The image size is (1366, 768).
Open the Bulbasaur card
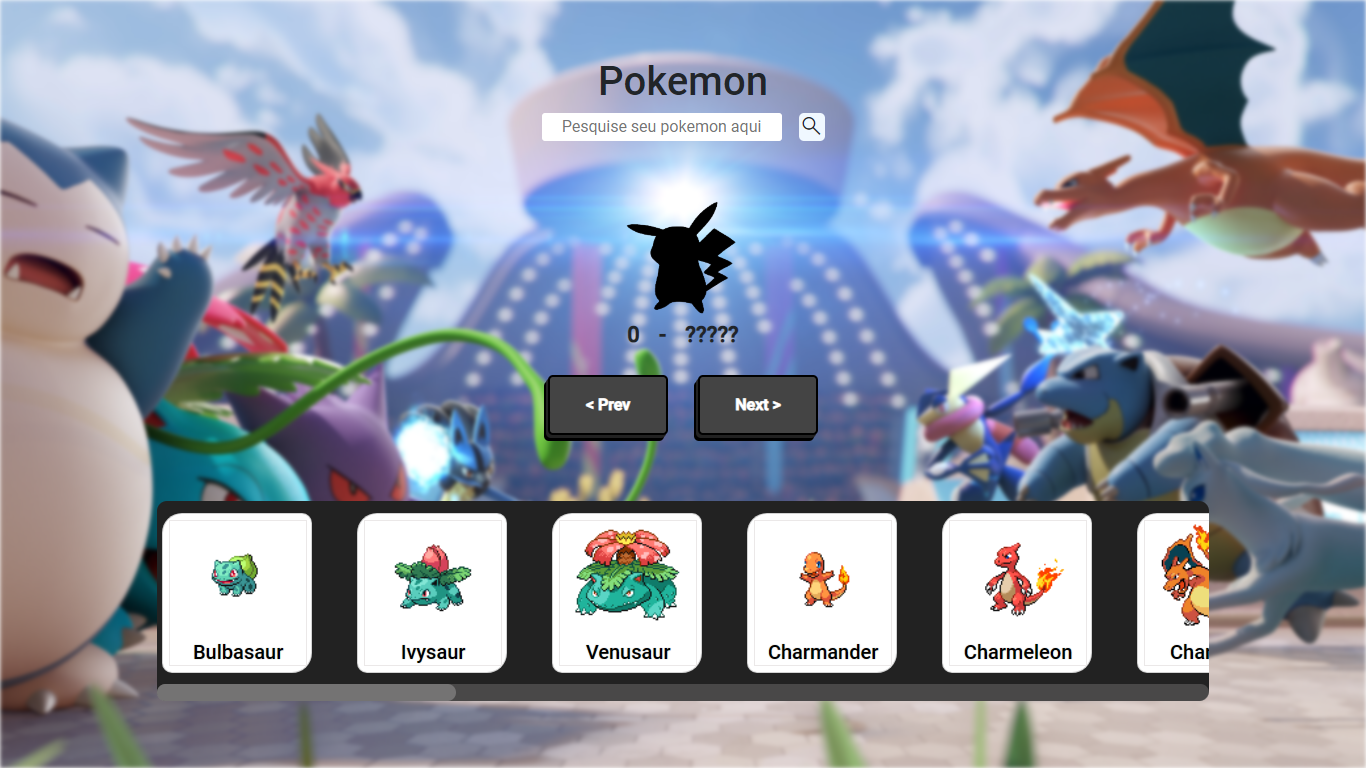point(237,593)
